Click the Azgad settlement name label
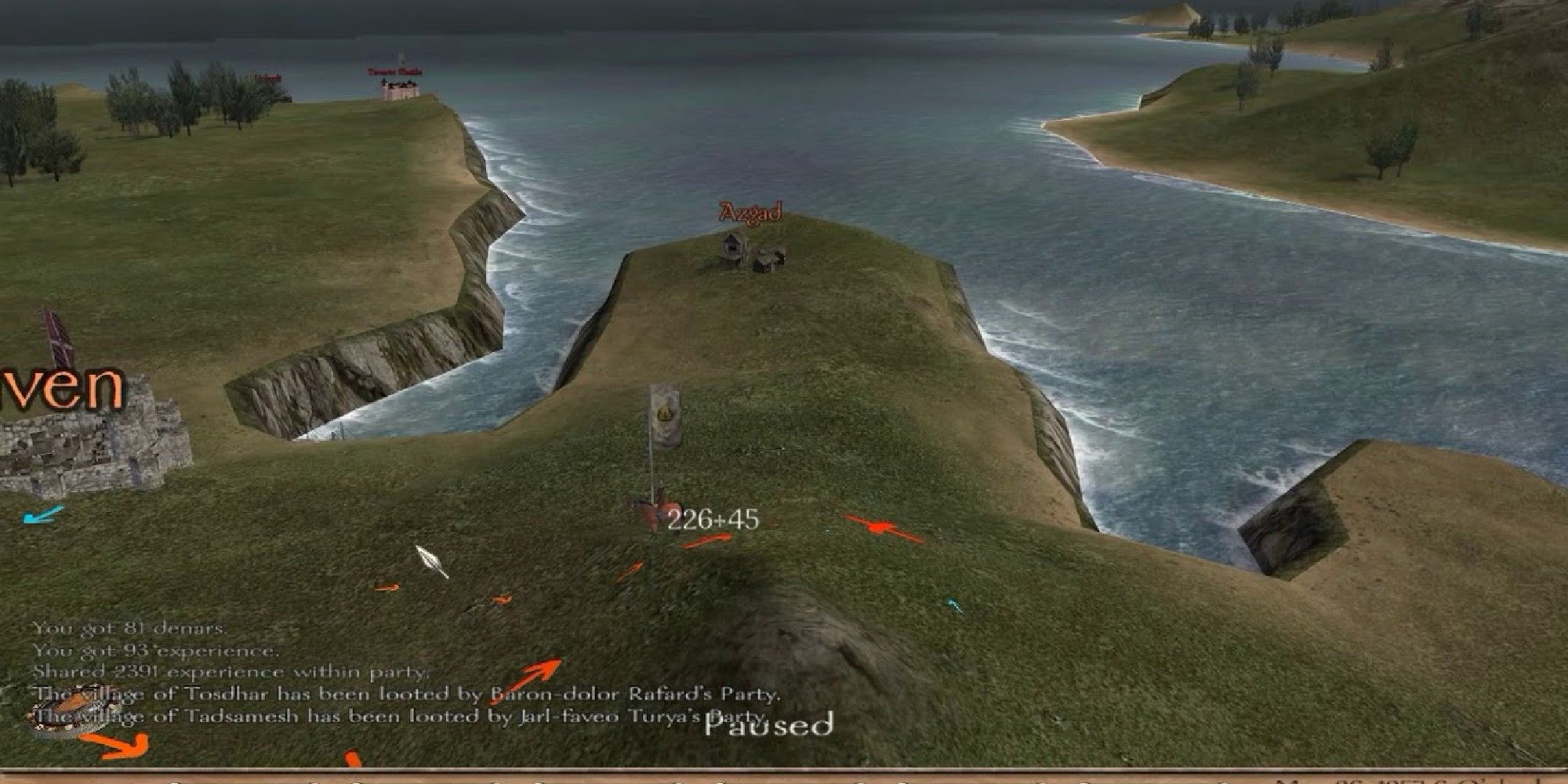The image size is (1568, 784). [749, 212]
